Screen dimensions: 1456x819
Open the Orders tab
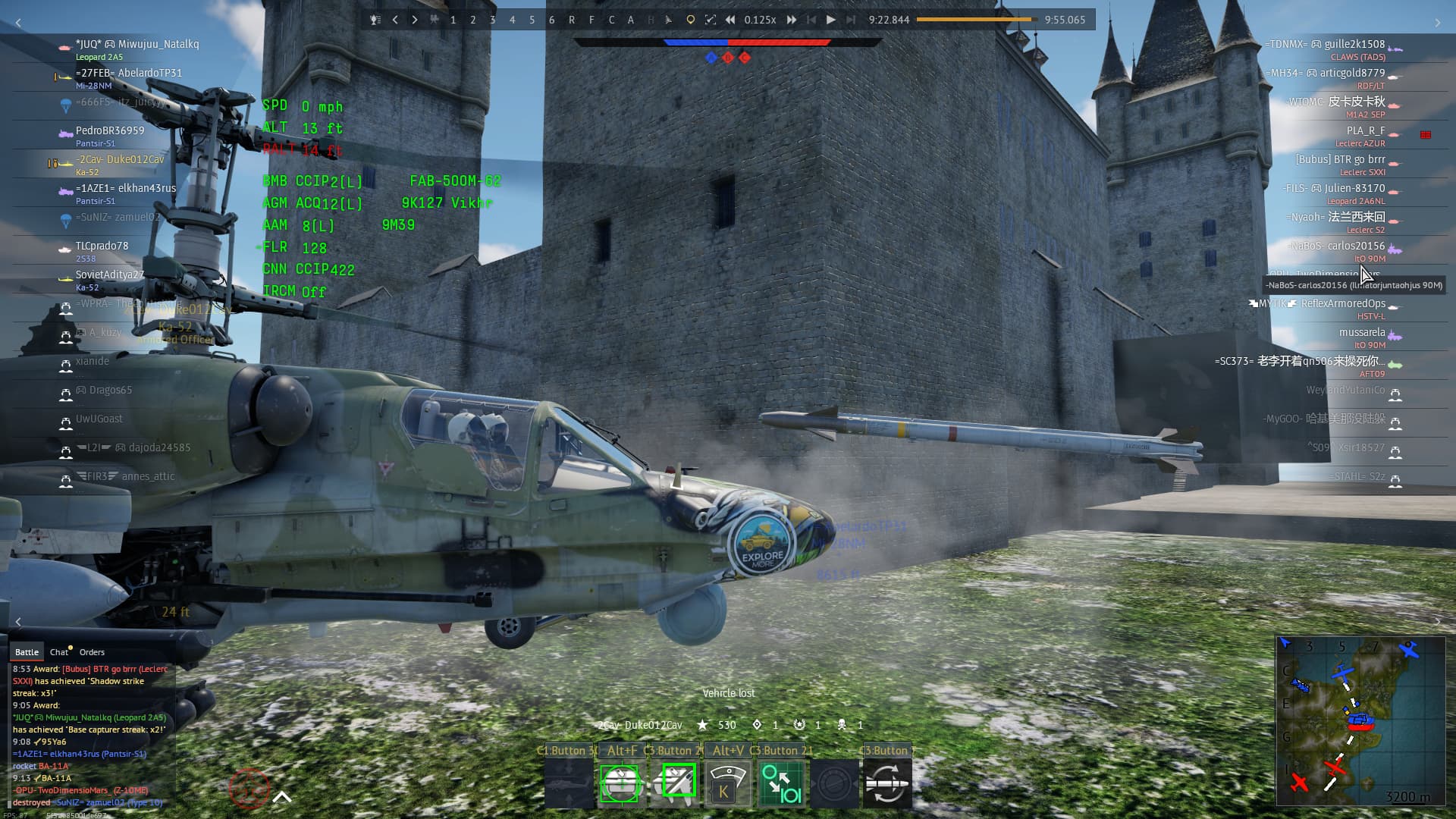pos(92,652)
